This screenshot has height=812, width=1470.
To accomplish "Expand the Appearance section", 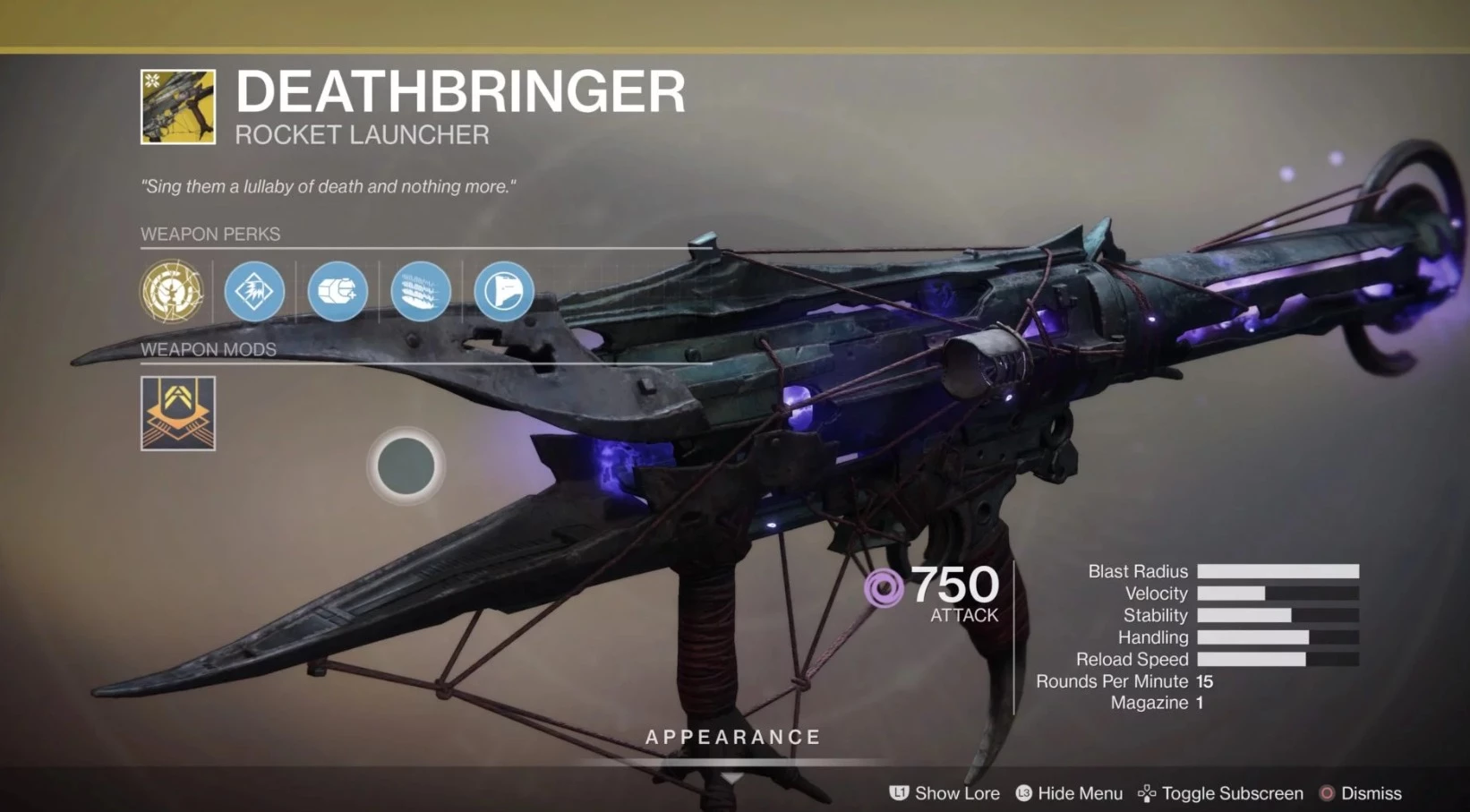I will [x=733, y=738].
